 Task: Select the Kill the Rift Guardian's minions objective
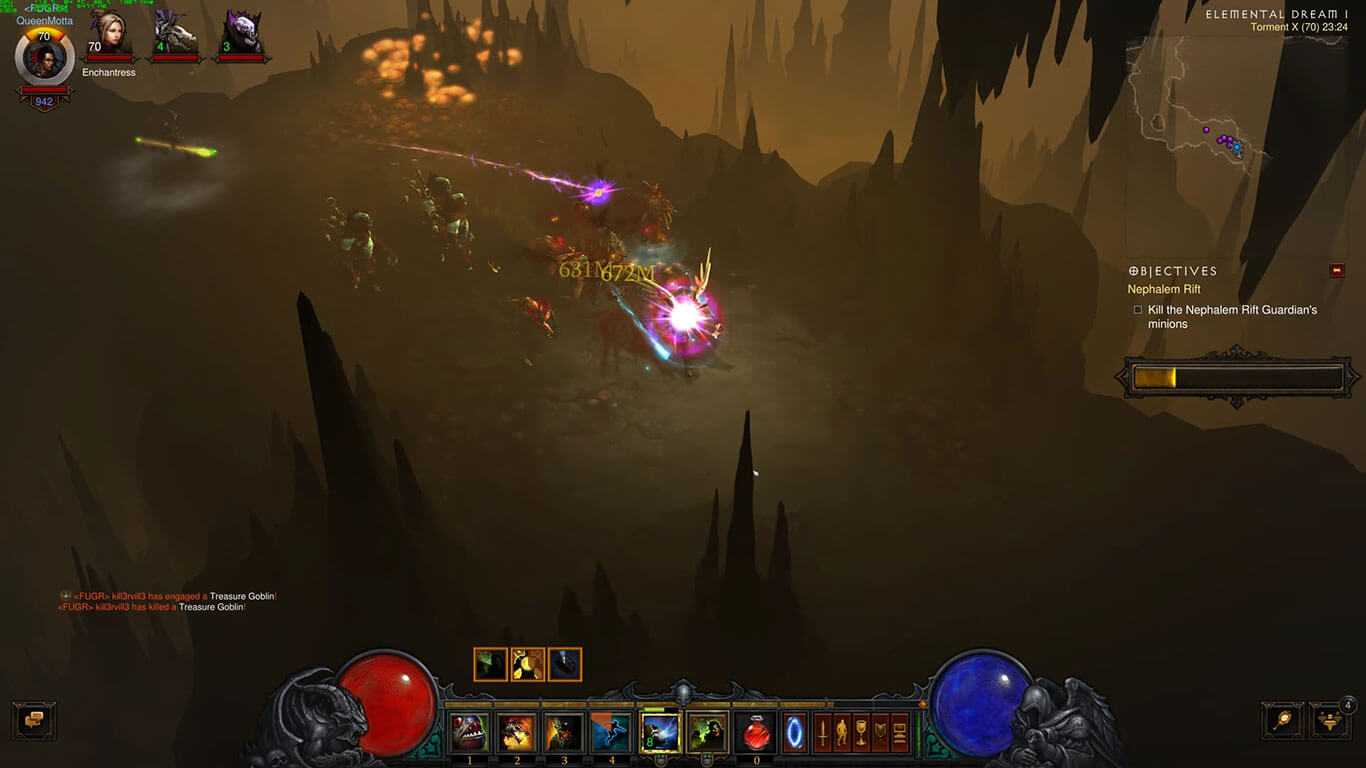click(x=1232, y=317)
